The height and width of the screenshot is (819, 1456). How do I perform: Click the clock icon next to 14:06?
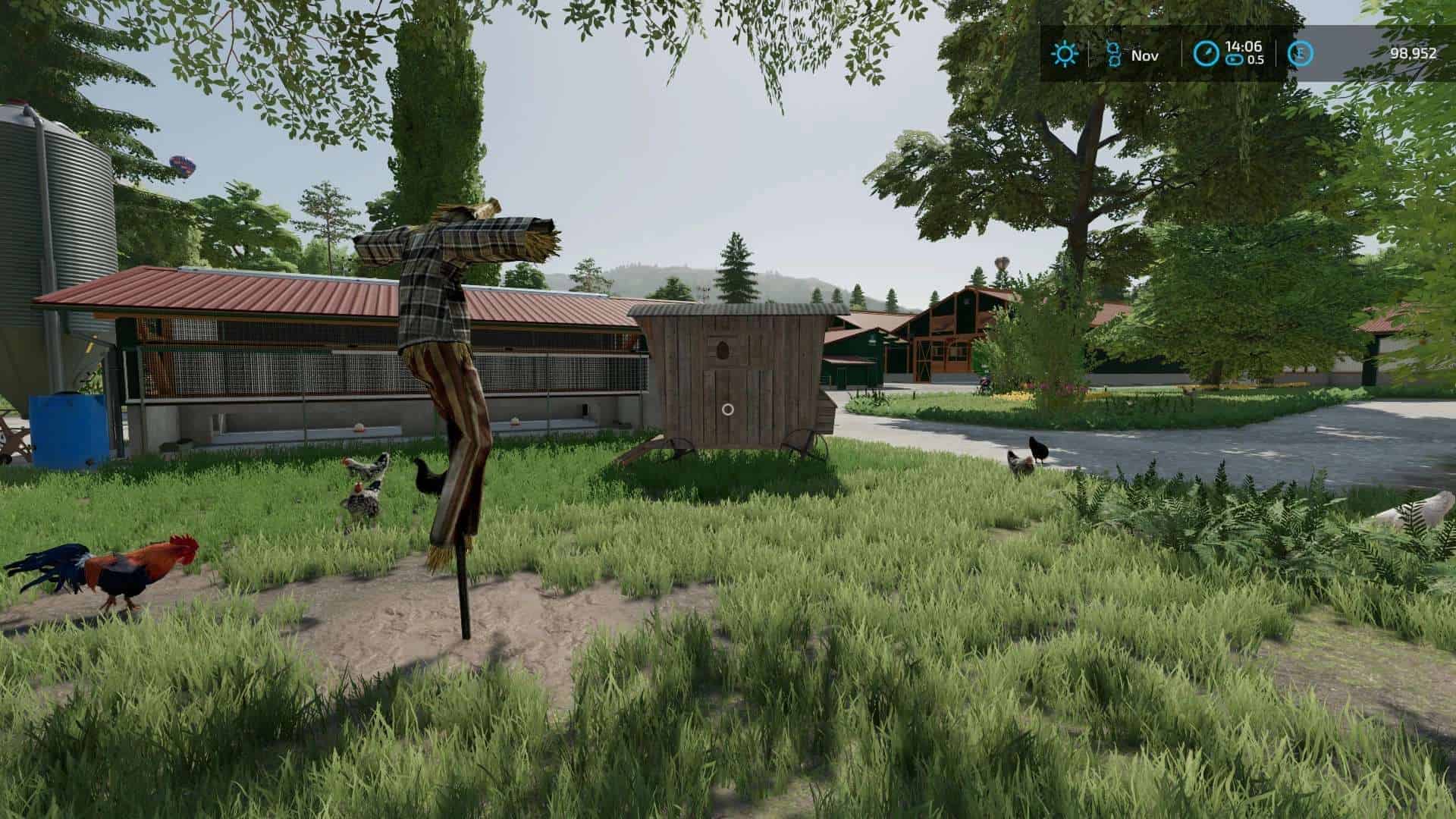tap(1206, 54)
